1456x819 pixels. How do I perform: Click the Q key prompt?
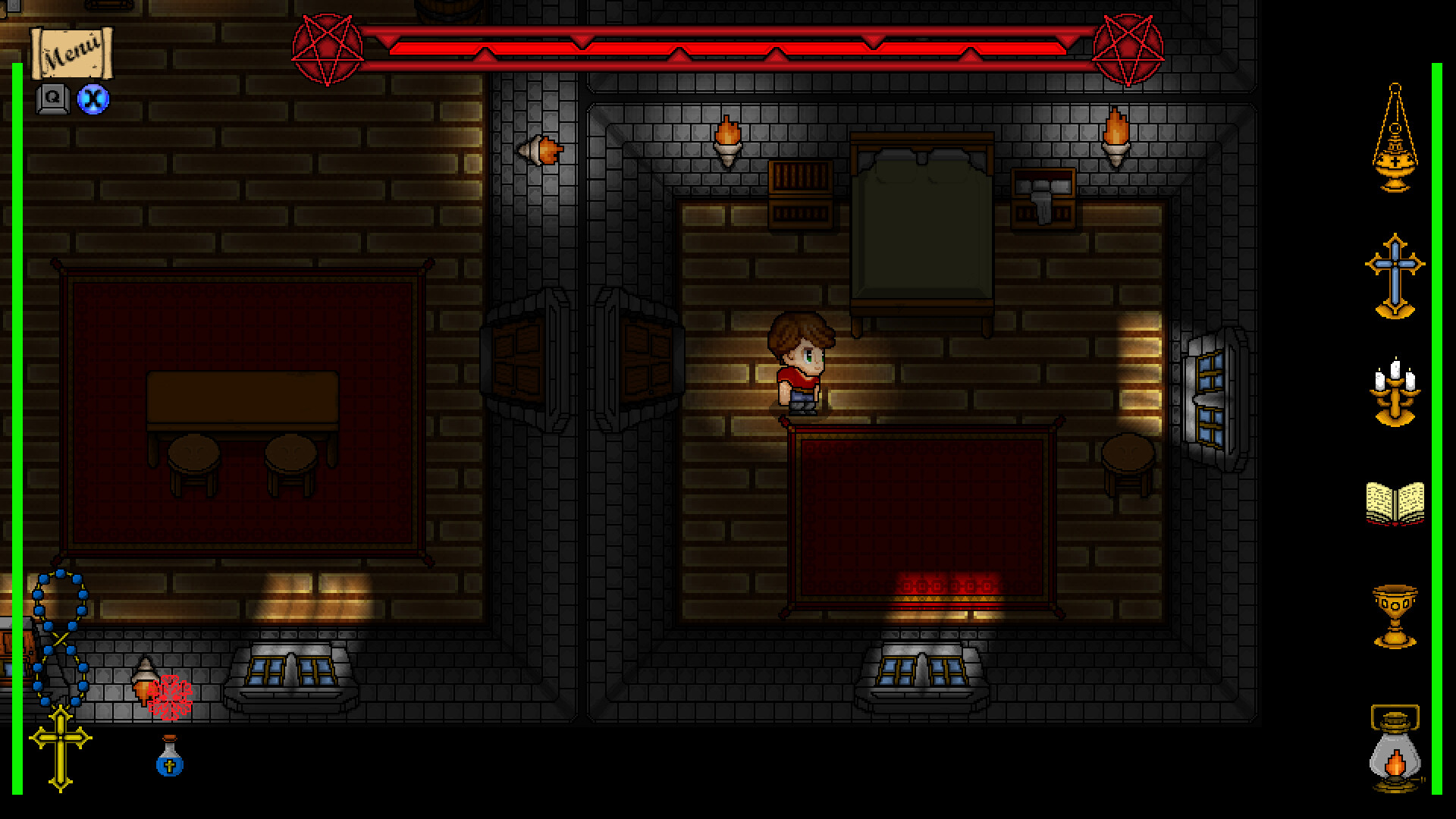[52, 97]
